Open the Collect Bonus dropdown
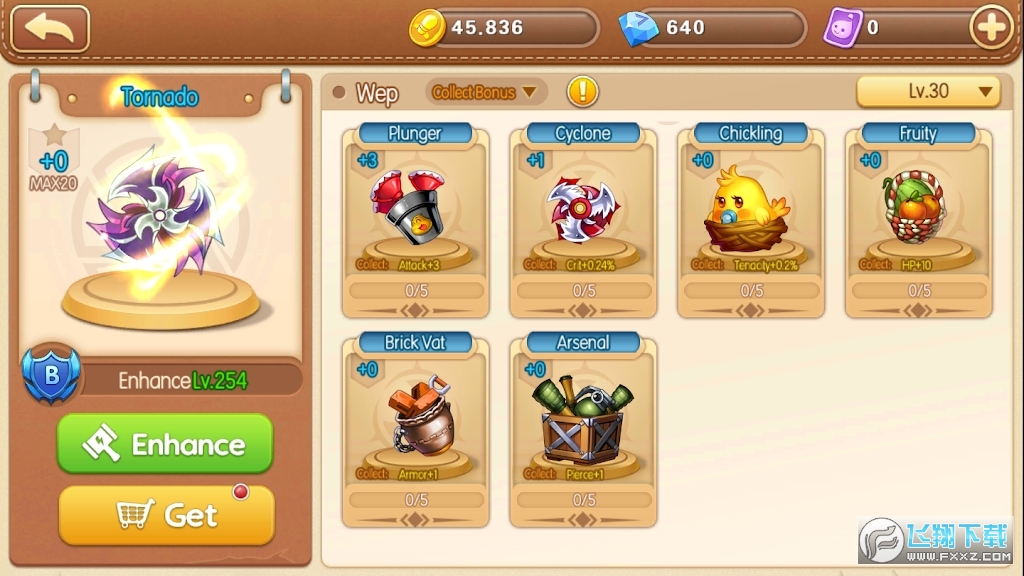The image size is (1024, 576). pyautogui.click(x=485, y=93)
